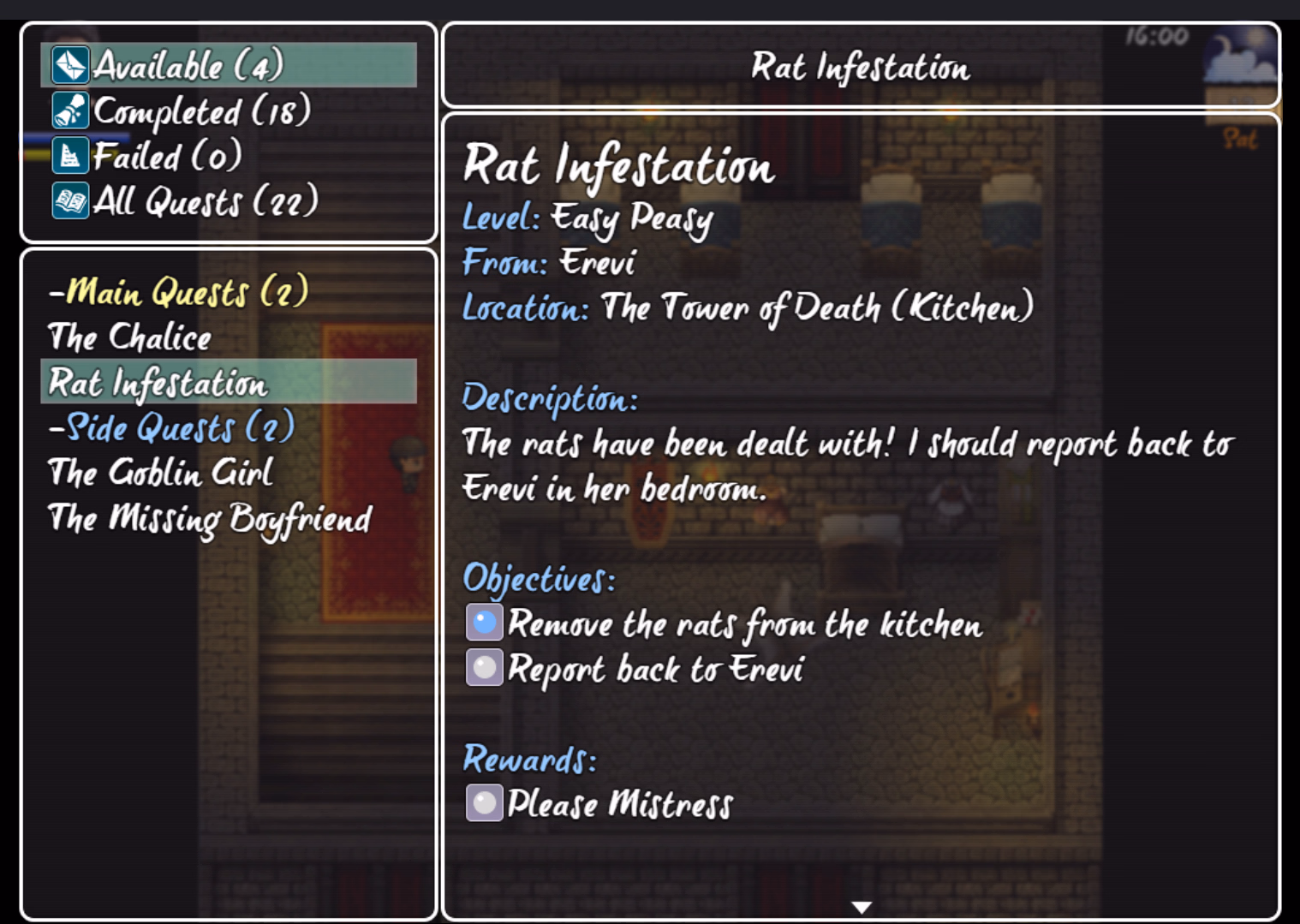
Task: Choose the Rat Infestation quest entry
Action: [158, 383]
